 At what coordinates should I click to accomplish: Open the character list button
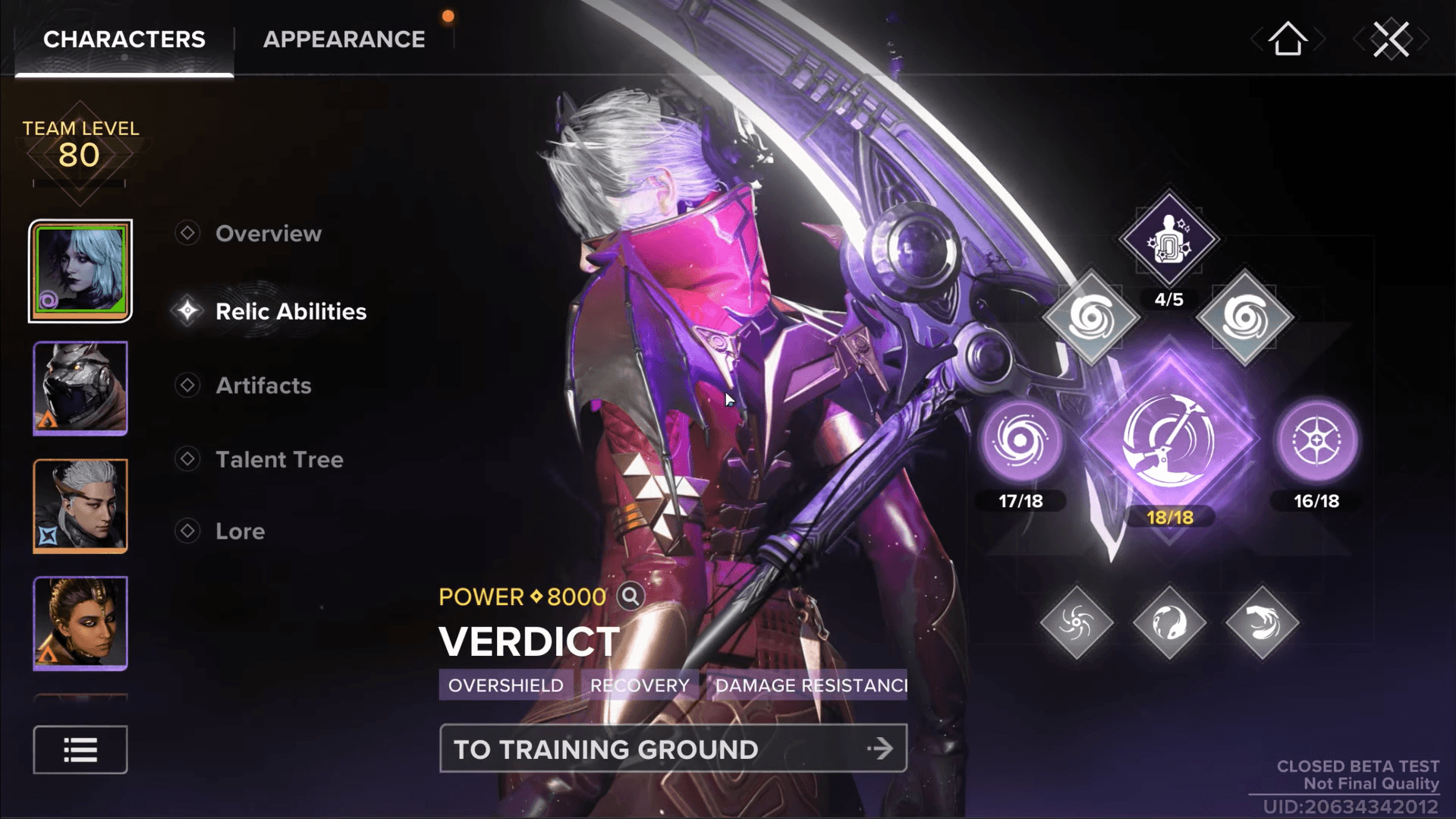[80, 750]
